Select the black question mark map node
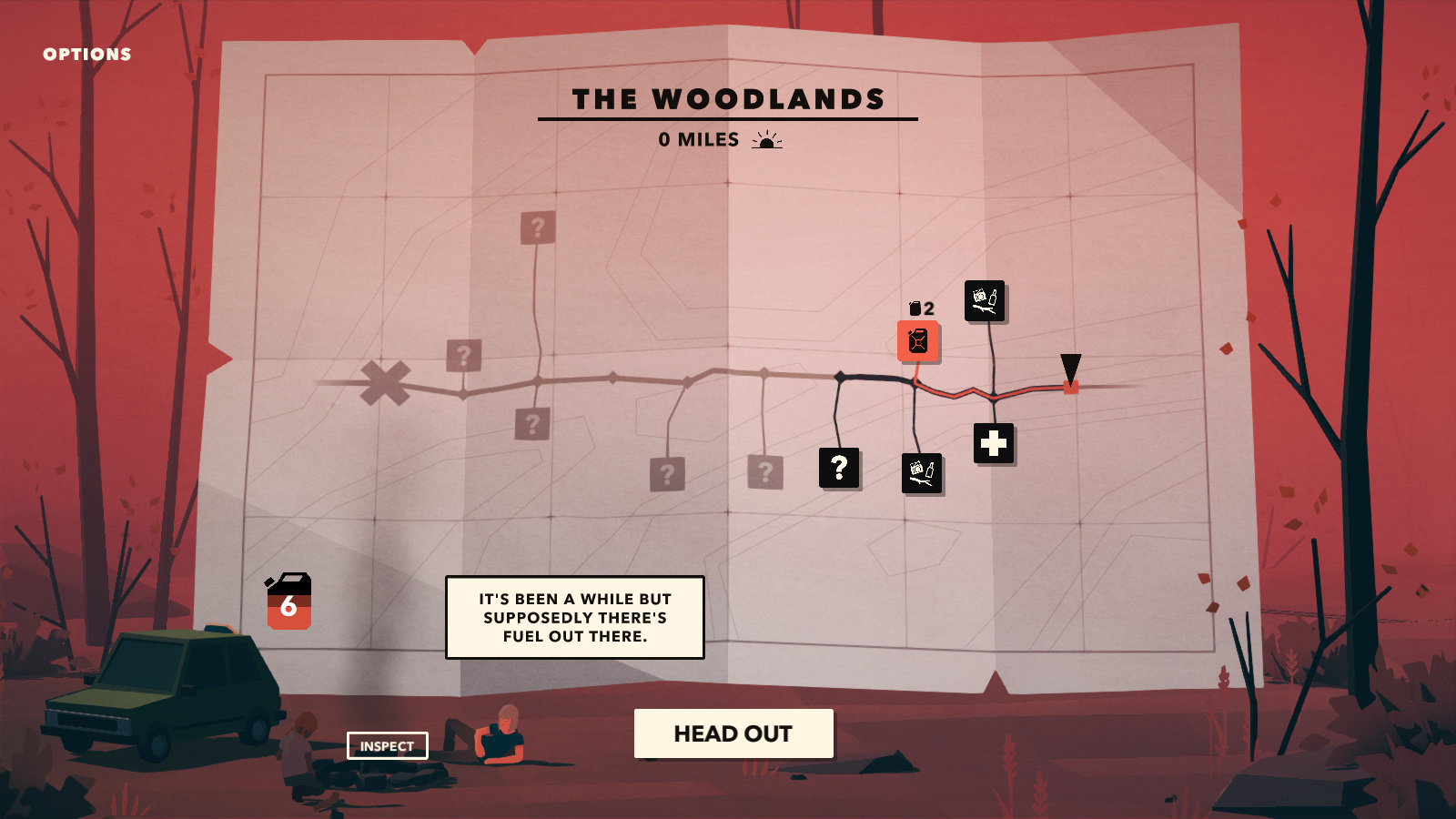1456x819 pixels. pyautogui.click(x=839, y=468)
